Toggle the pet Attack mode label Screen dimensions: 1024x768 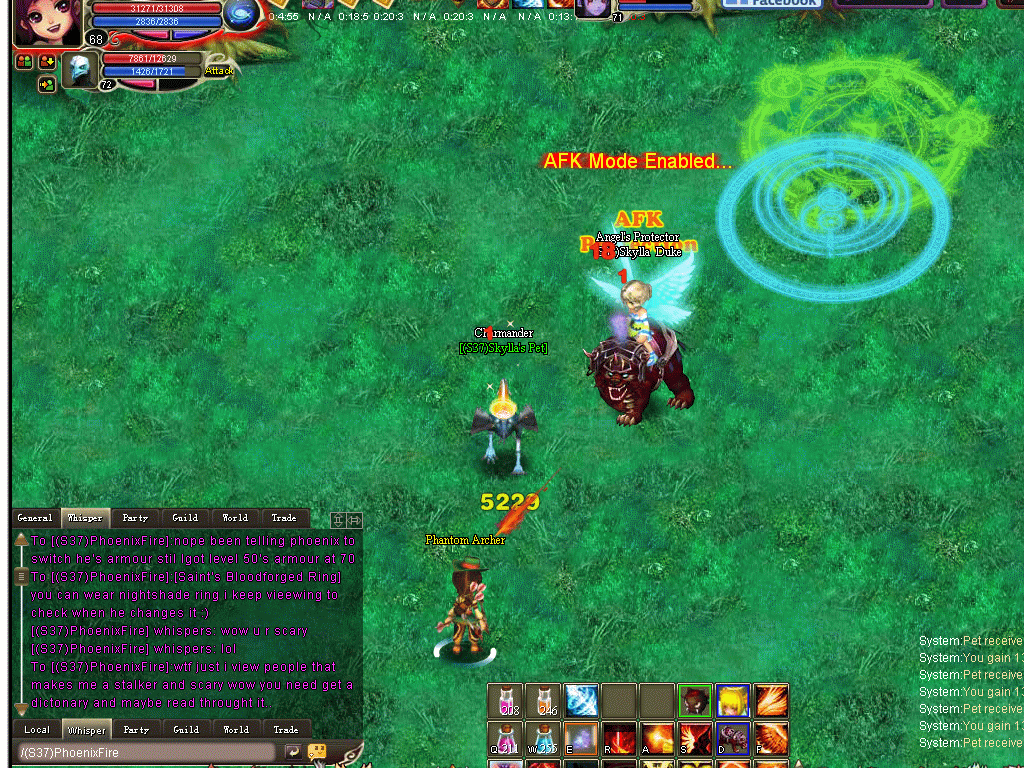tap(219, 71)
